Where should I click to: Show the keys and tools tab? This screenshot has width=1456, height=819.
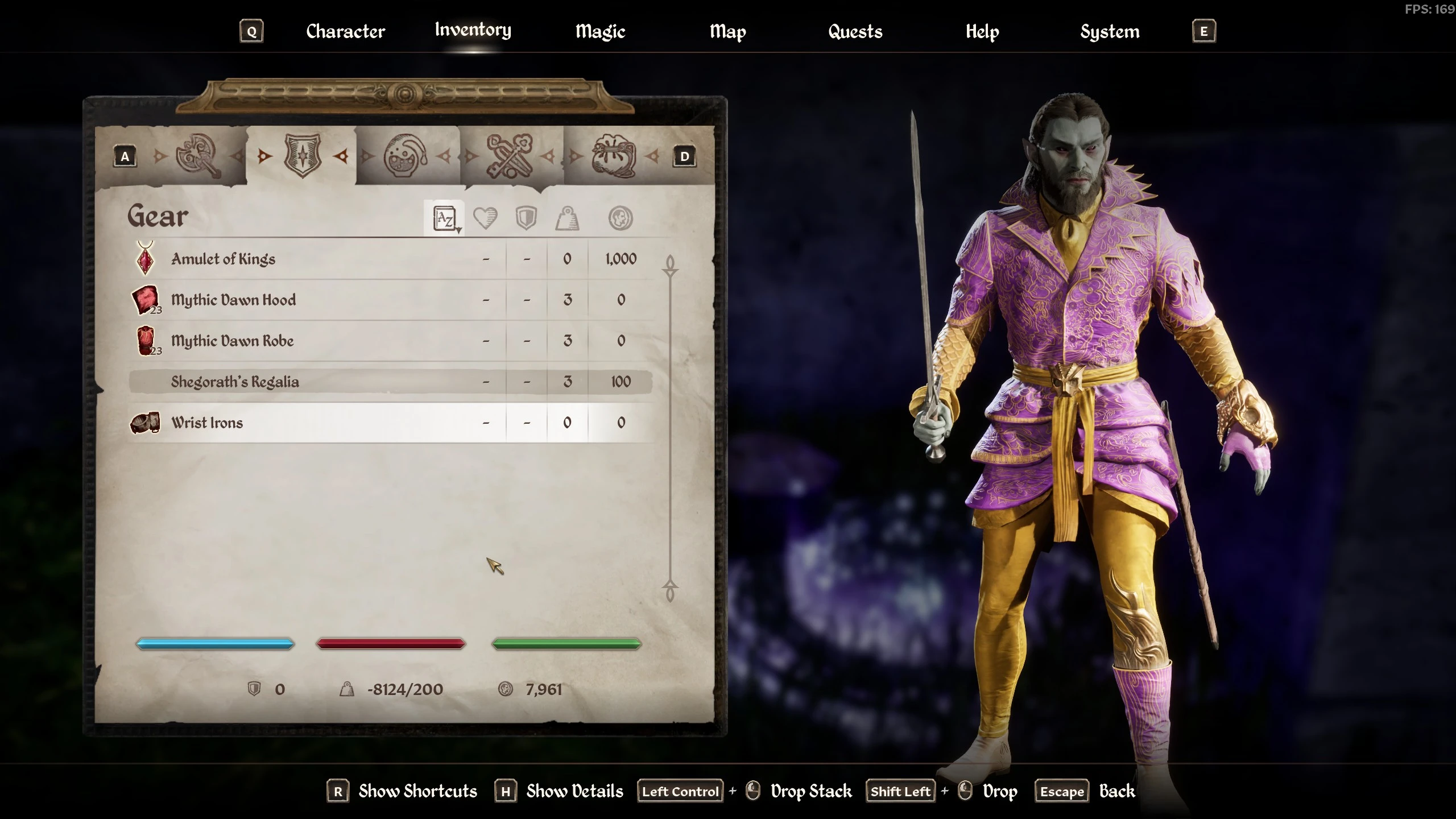510,155
